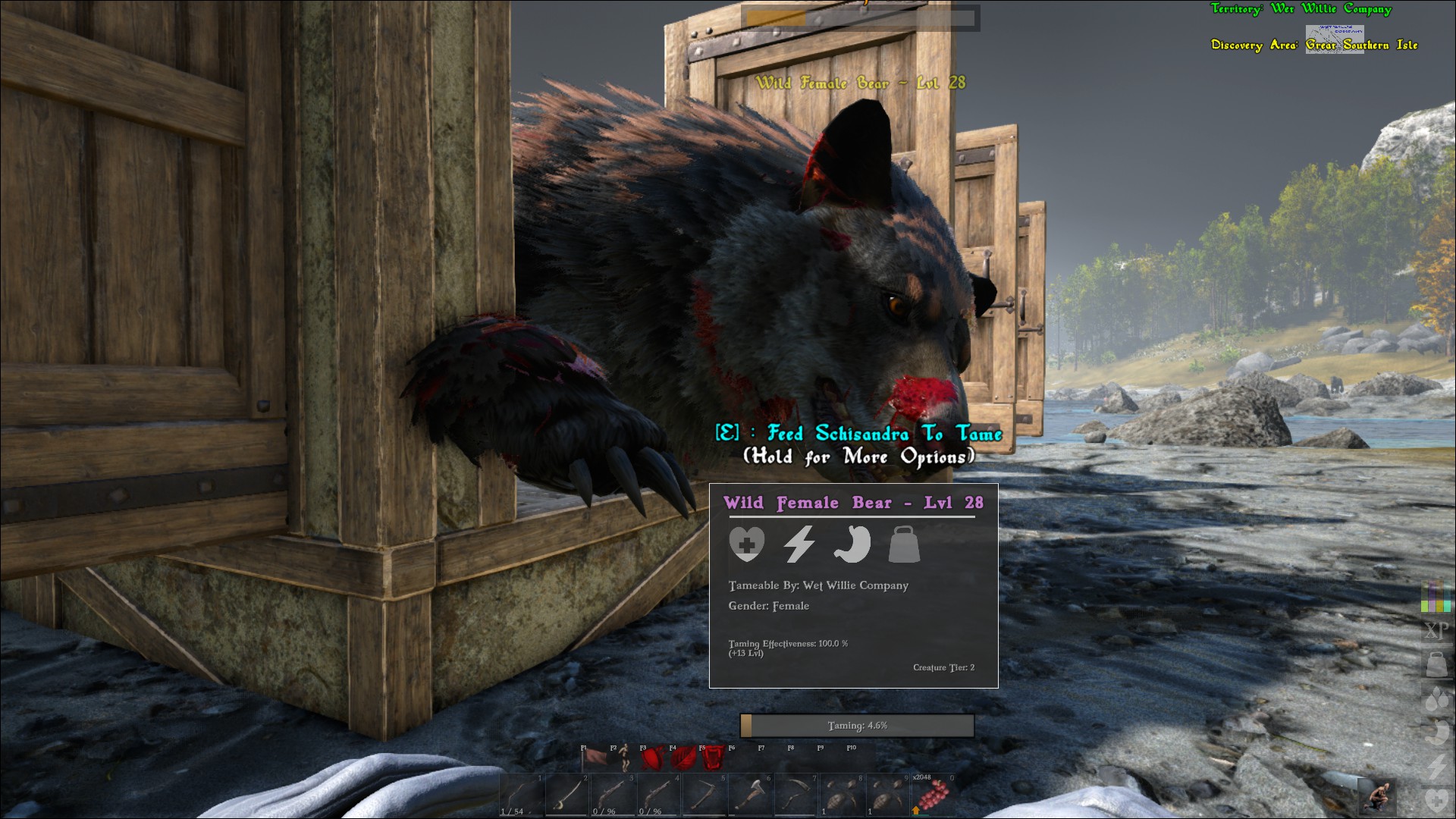The height and width of the screenshot is (819, 1456).
Task: Choose the flintlock pistol in slot 4
Action: point(658,795)
